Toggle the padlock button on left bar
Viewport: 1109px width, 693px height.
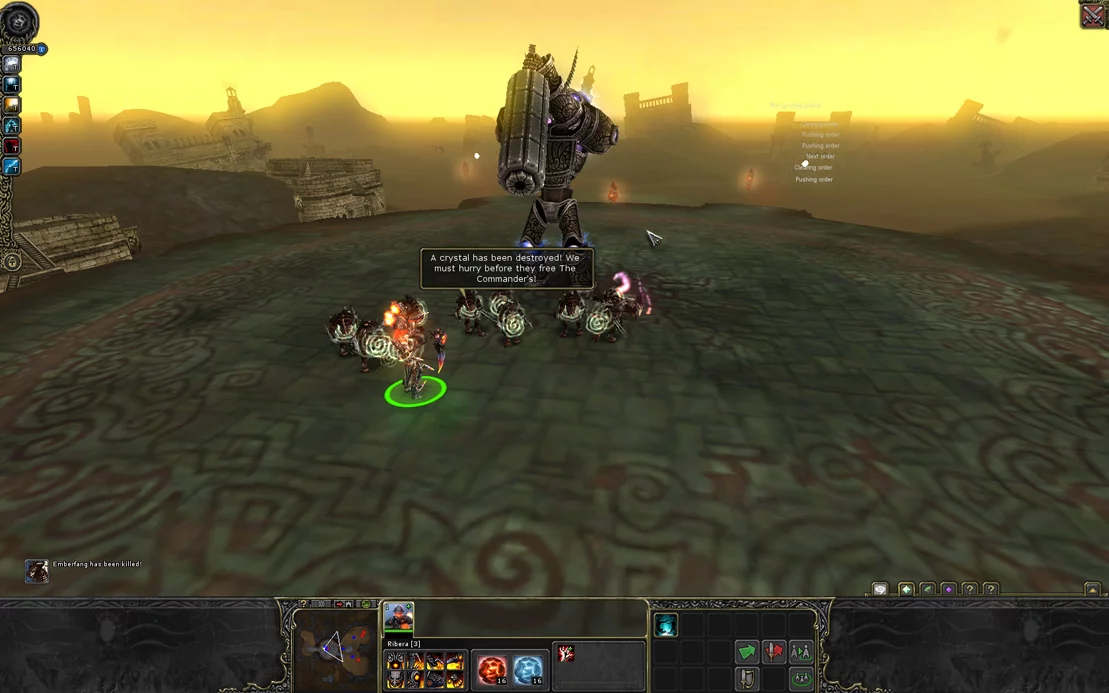(12, 262)
